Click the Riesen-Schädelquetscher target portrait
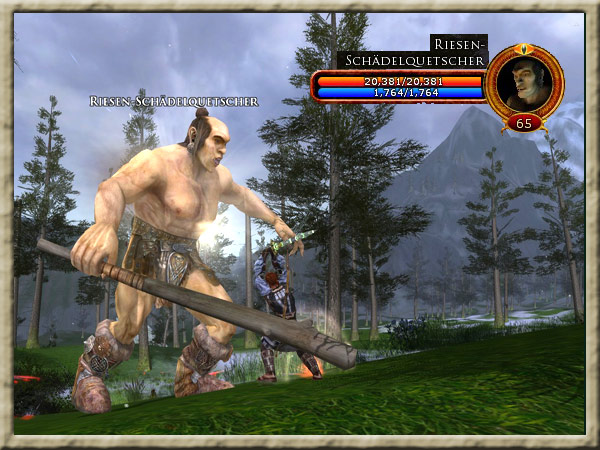Image resolution: width=600 pixels, height=450 pixels. pyautogui.click(x=524, y=82)
